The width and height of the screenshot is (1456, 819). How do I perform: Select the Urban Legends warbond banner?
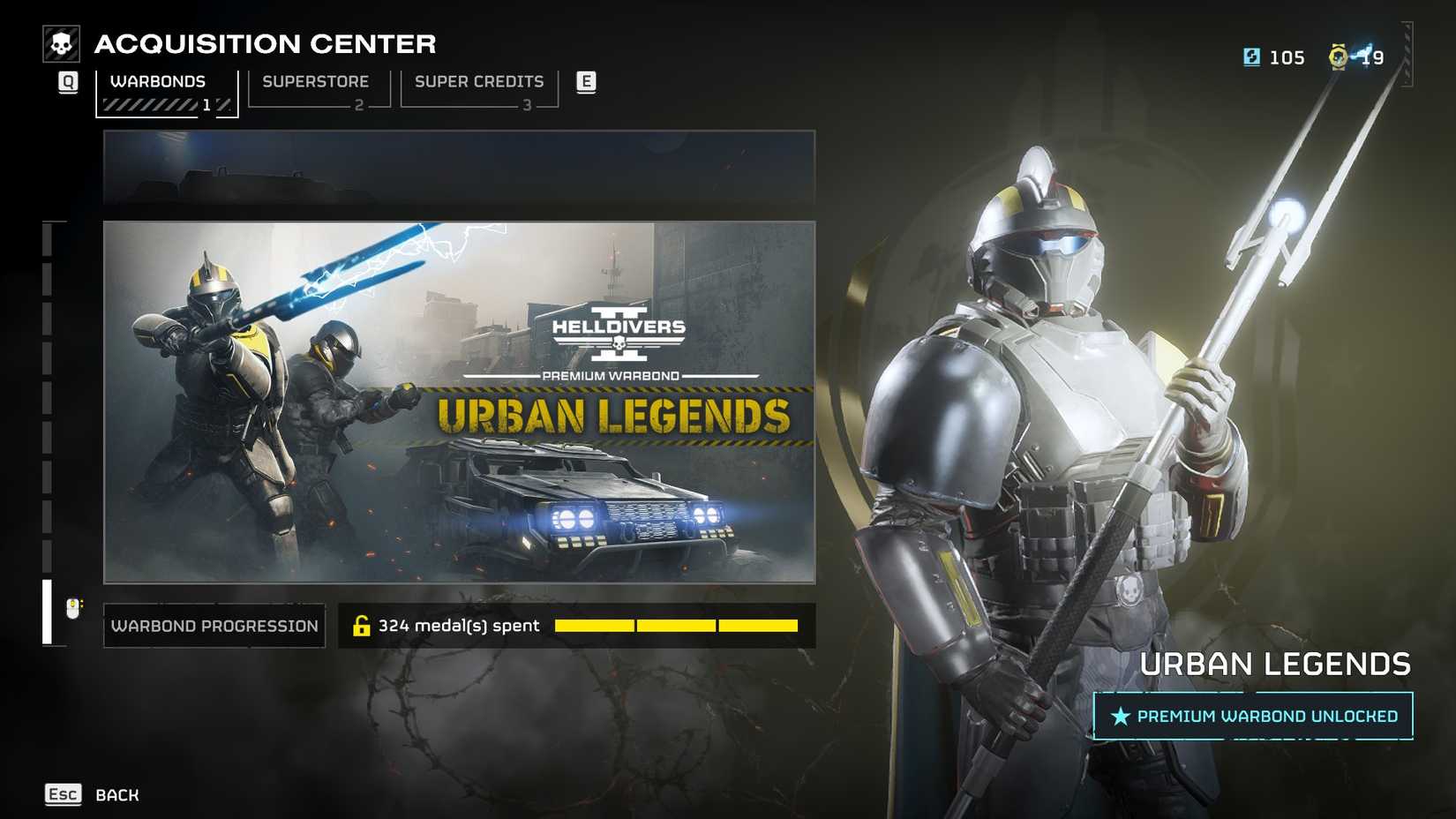pos(459,402)
